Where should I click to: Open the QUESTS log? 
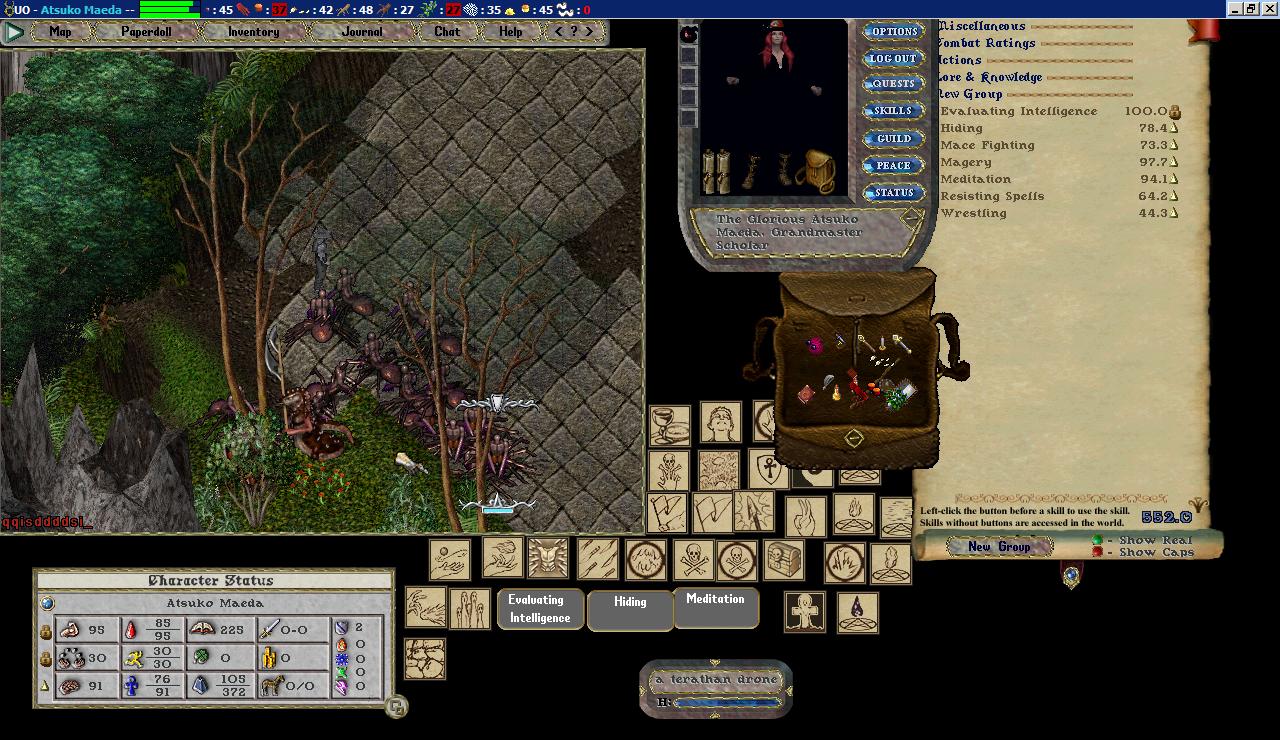coord(893,85)
